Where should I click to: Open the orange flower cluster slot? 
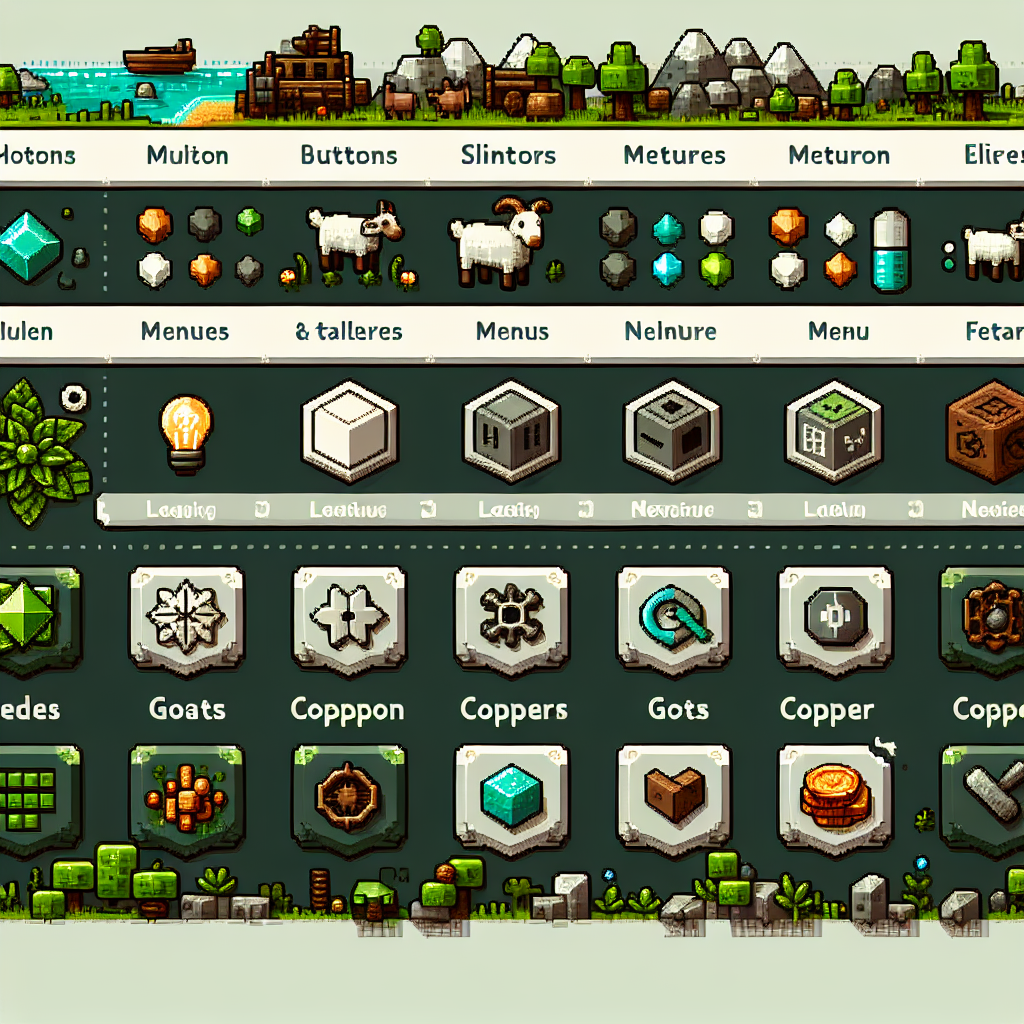(x=187, y=794)
